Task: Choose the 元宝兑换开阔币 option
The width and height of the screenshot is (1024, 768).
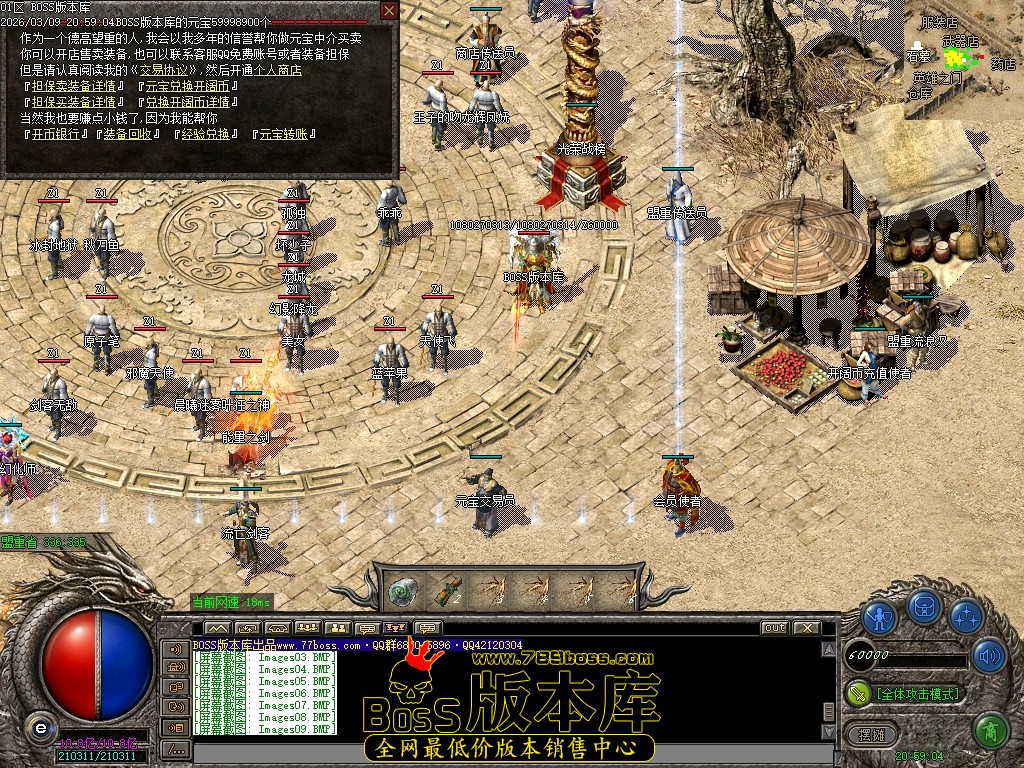Action: click(186, 86)
